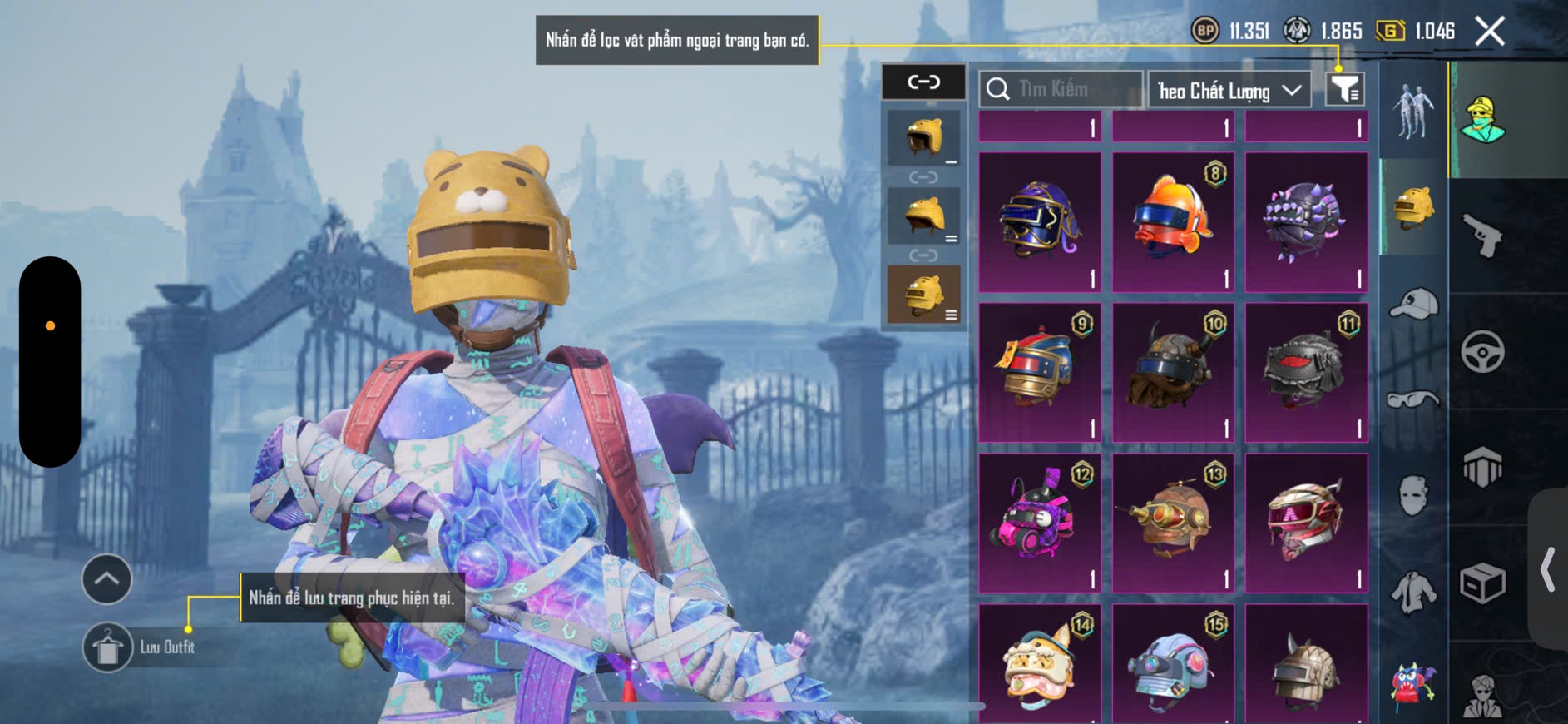1568x724 pixels.
Task: Open the box crate category
Action: click(1482, 583)
